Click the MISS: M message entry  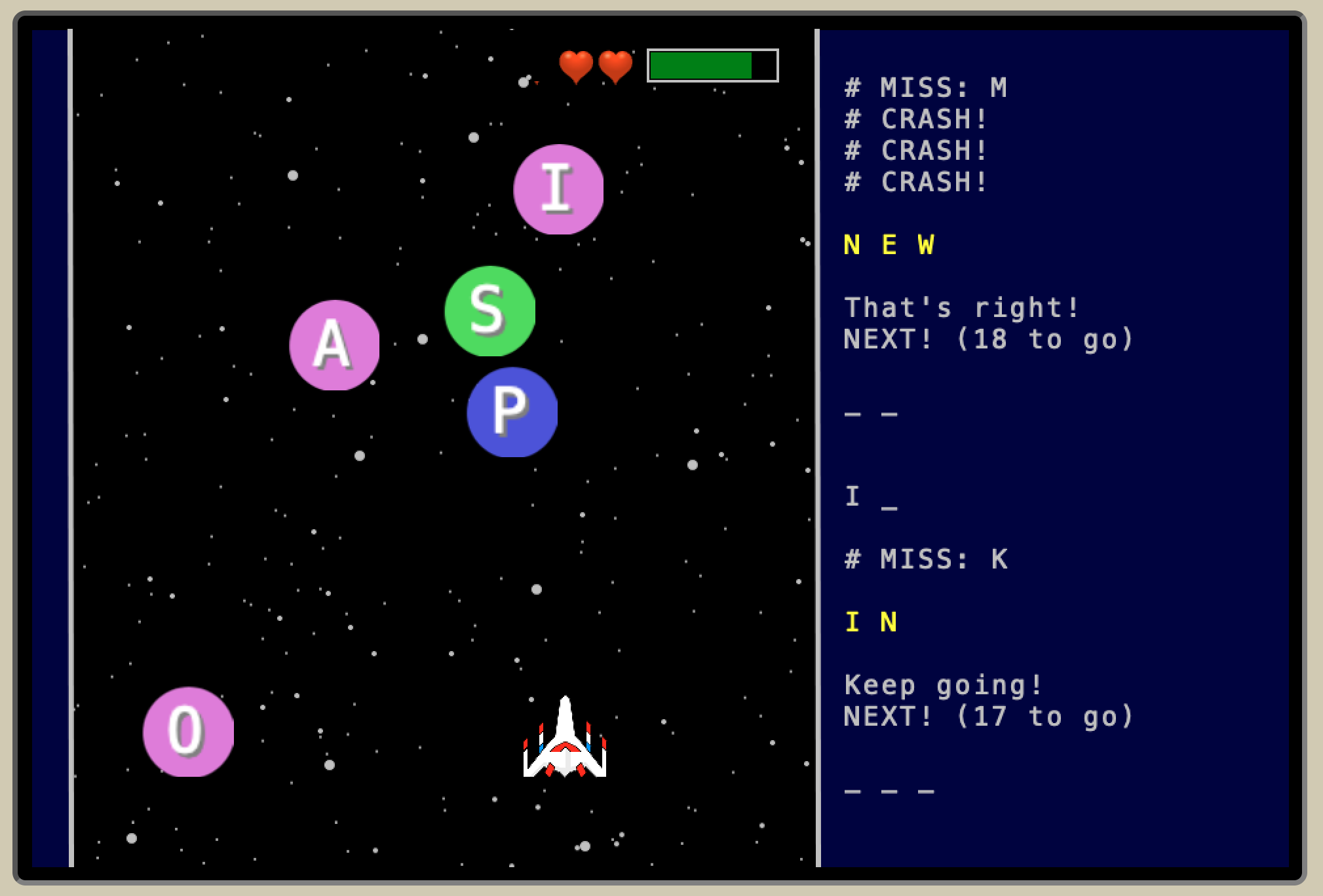pyautogui.click(x=925, y=86)
